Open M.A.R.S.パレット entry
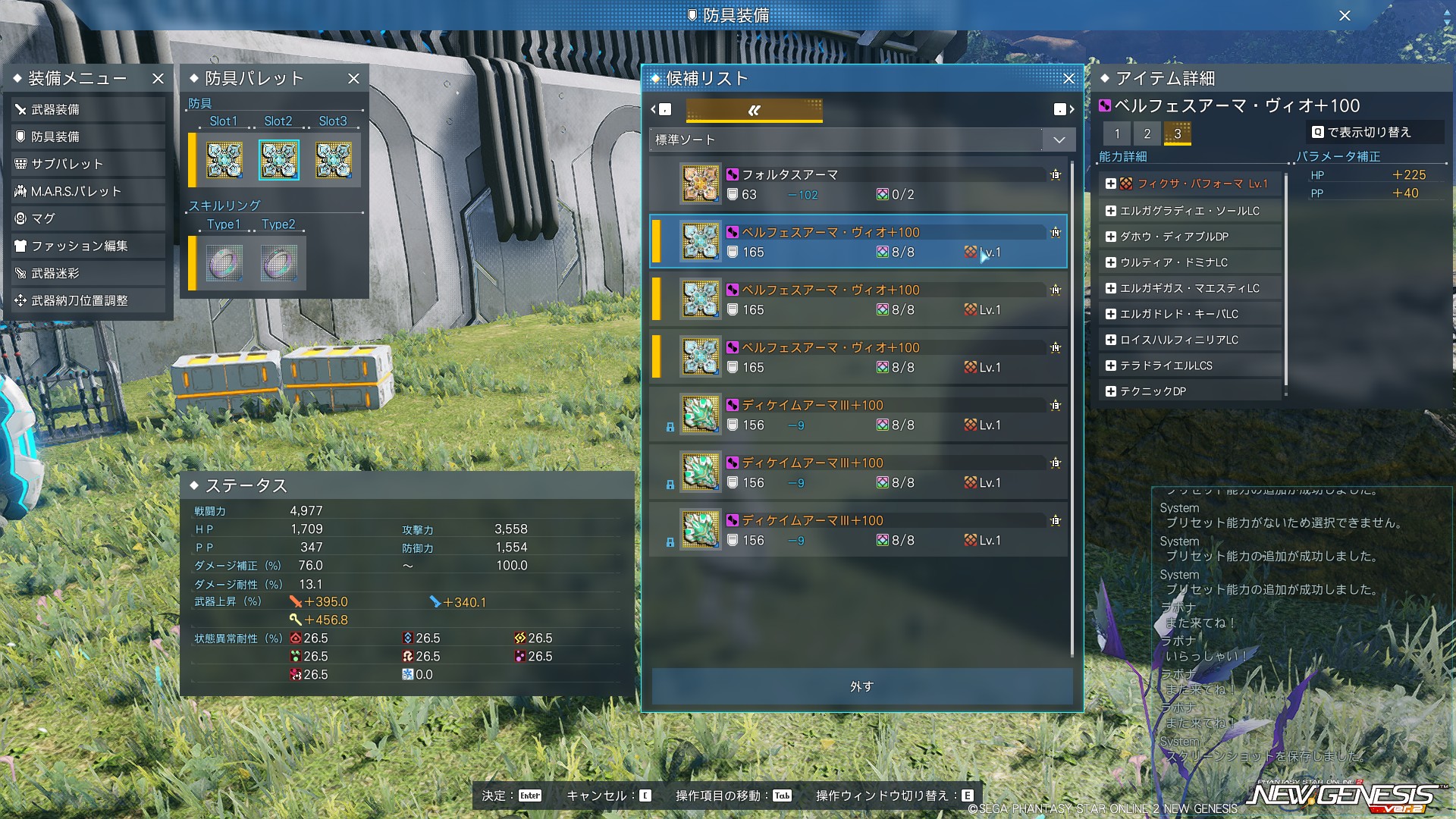 click(x=87, y=191)
